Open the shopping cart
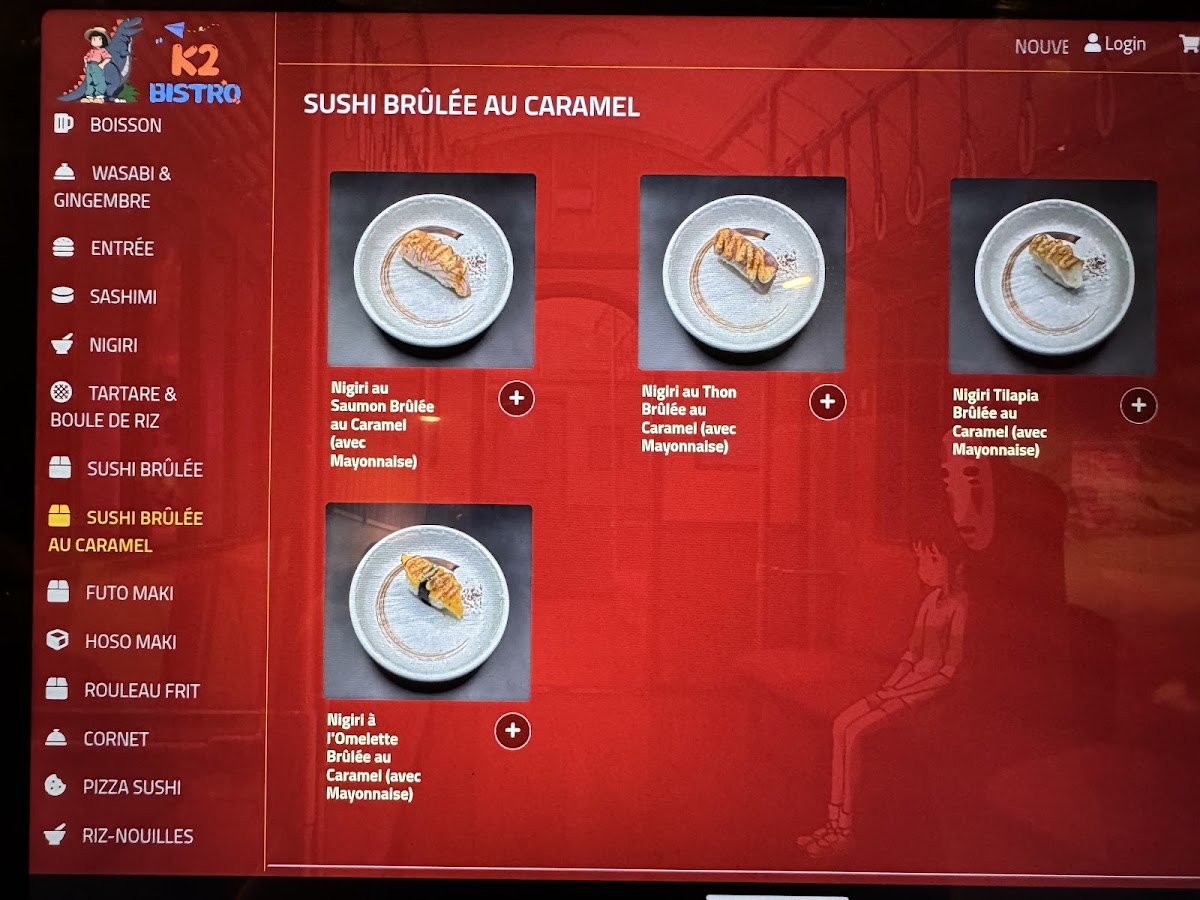 pyautogui.click(x=1188, y=44)
